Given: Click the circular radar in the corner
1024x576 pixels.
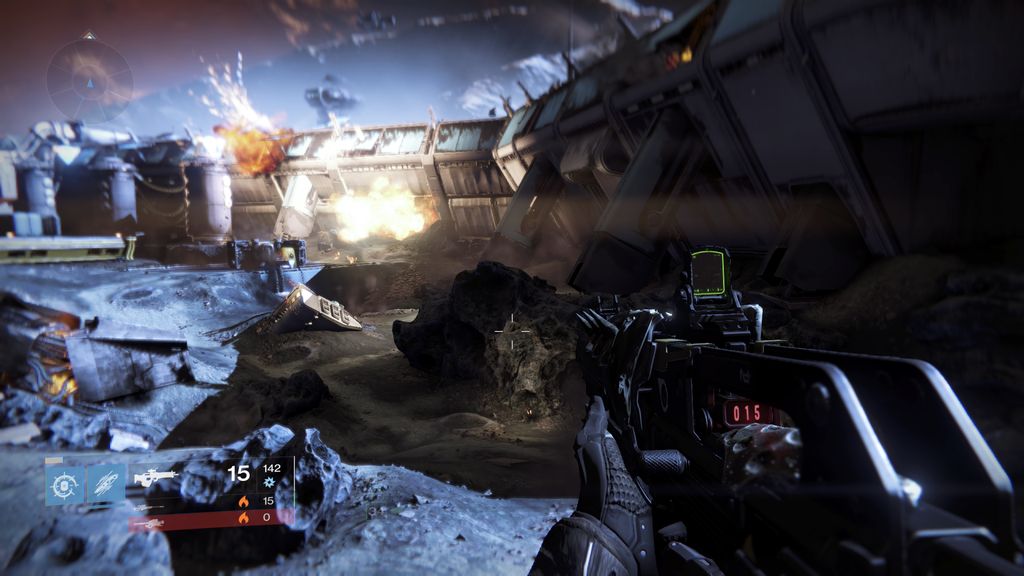Looking at the screenshot, I should click(x=90, y=78).
